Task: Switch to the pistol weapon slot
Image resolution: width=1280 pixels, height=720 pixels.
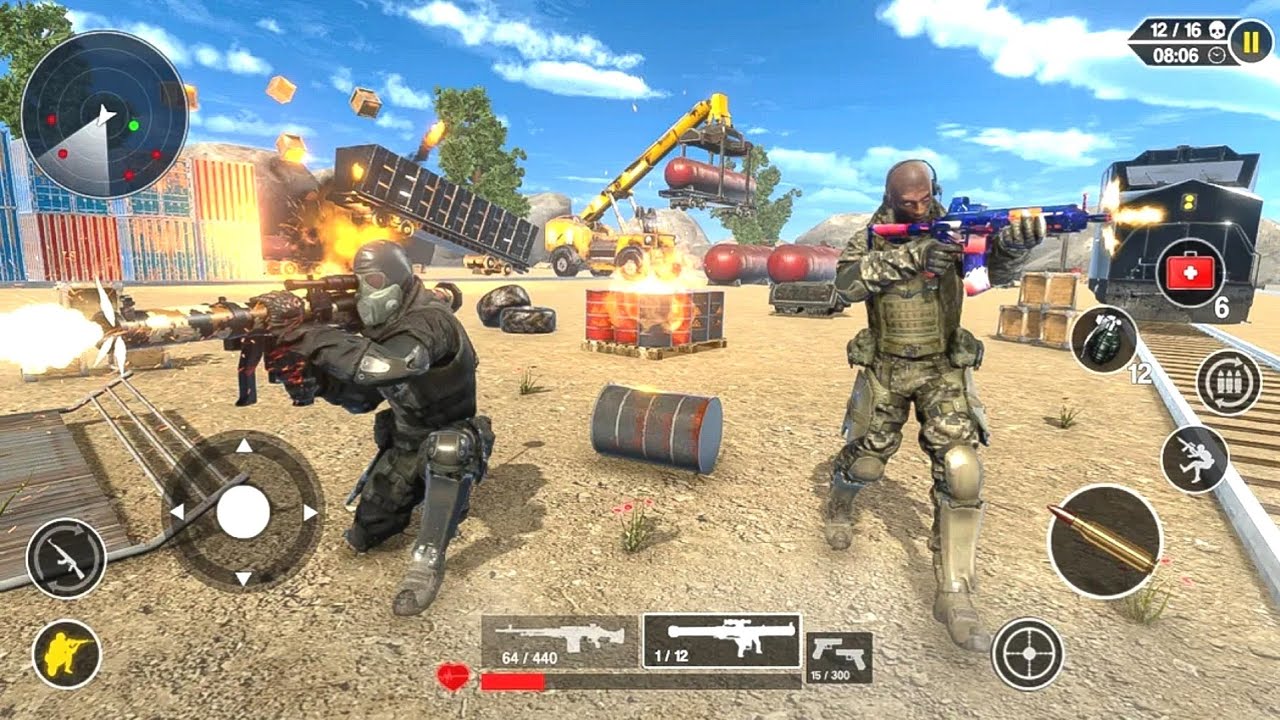Action: [x=838, y=657]
